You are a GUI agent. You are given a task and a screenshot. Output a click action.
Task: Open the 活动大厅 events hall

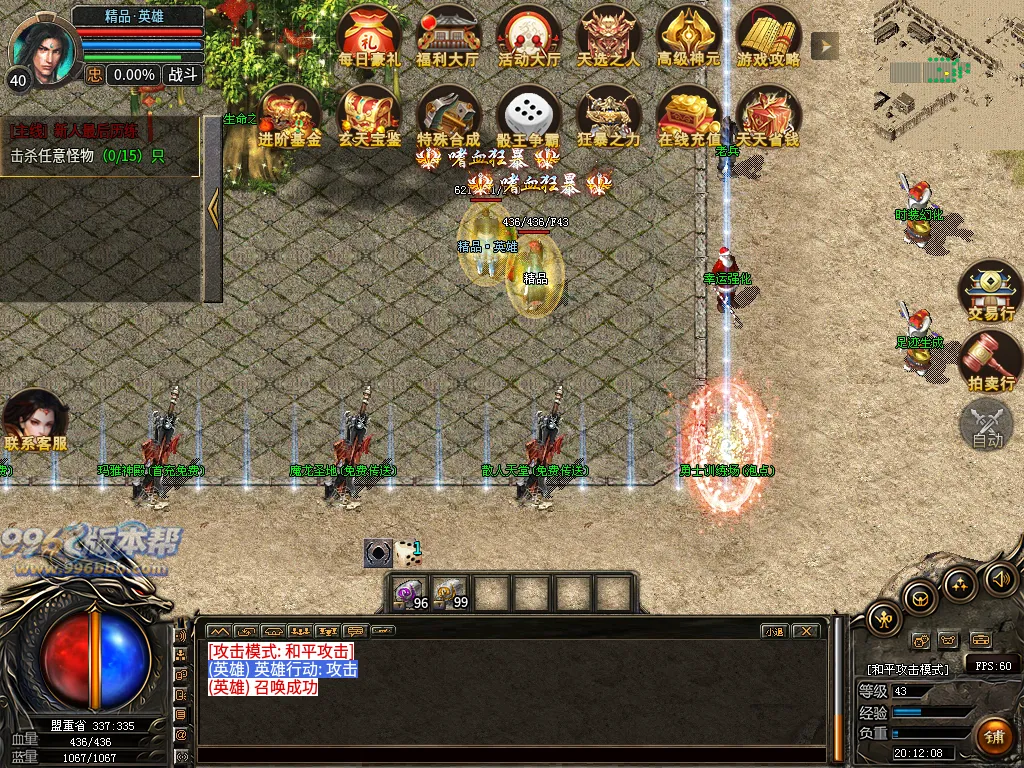[x=528, y=35]
